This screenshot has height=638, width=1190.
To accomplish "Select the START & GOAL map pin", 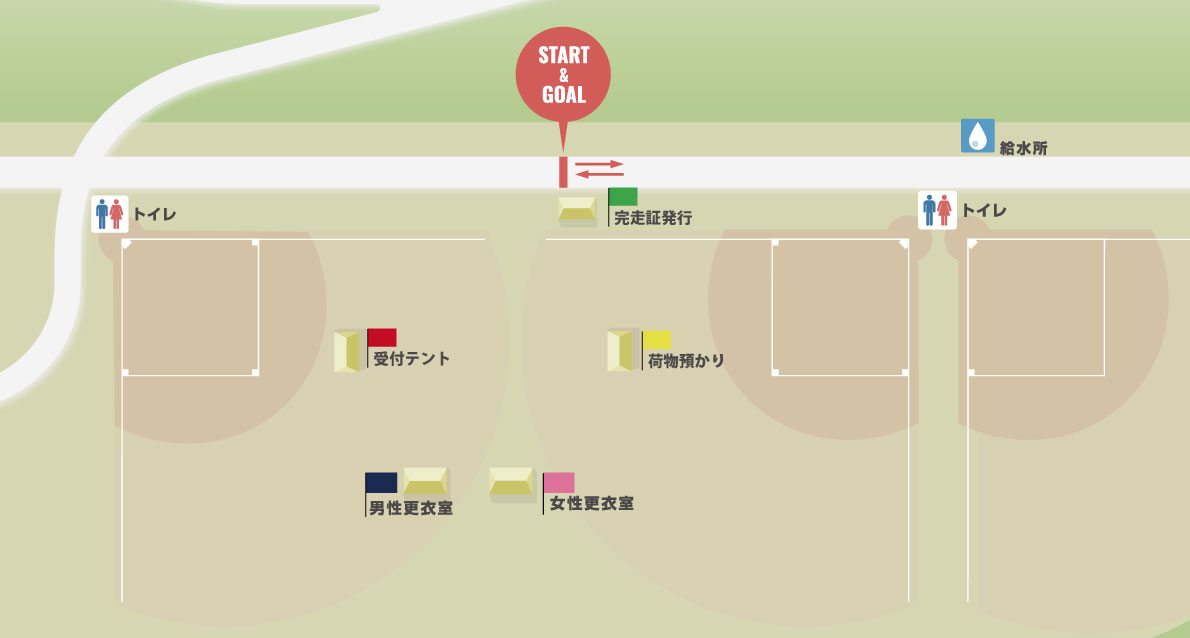I will click(562, 75).
